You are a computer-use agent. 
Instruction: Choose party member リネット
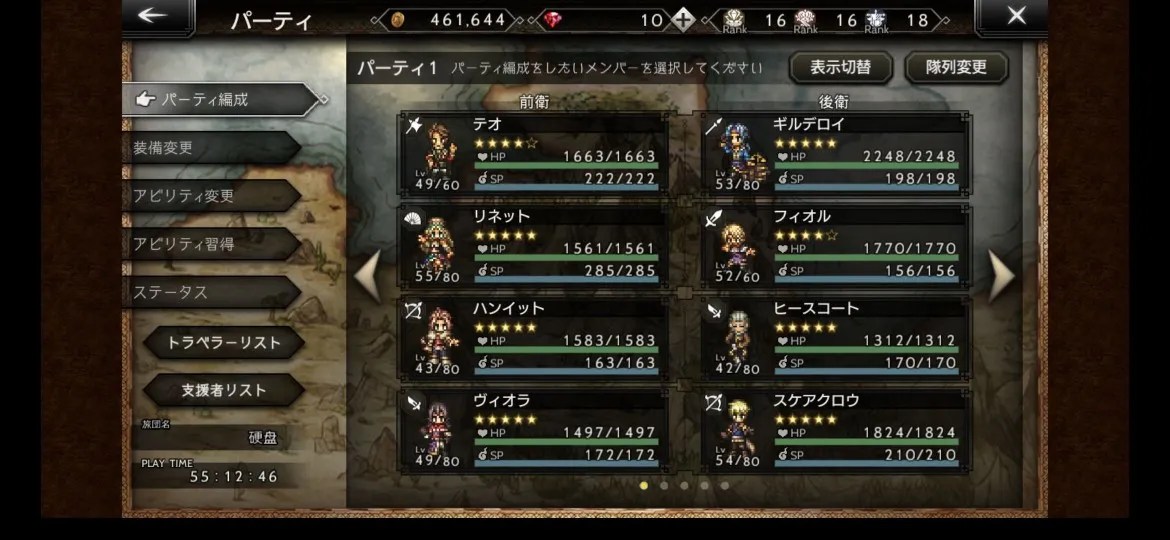pos(534,244)
